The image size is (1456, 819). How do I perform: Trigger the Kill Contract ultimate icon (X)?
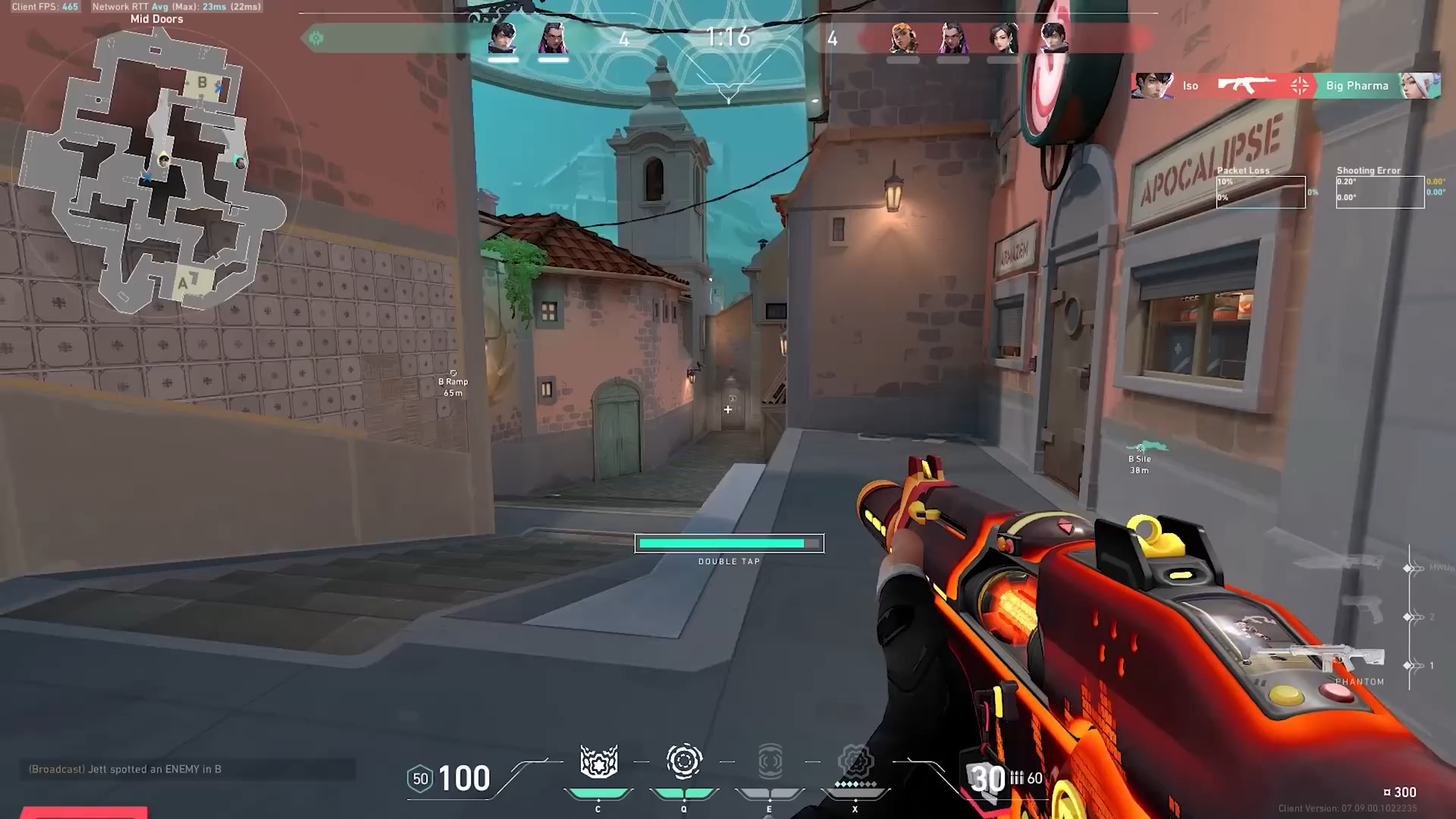[x=855, y=761]
